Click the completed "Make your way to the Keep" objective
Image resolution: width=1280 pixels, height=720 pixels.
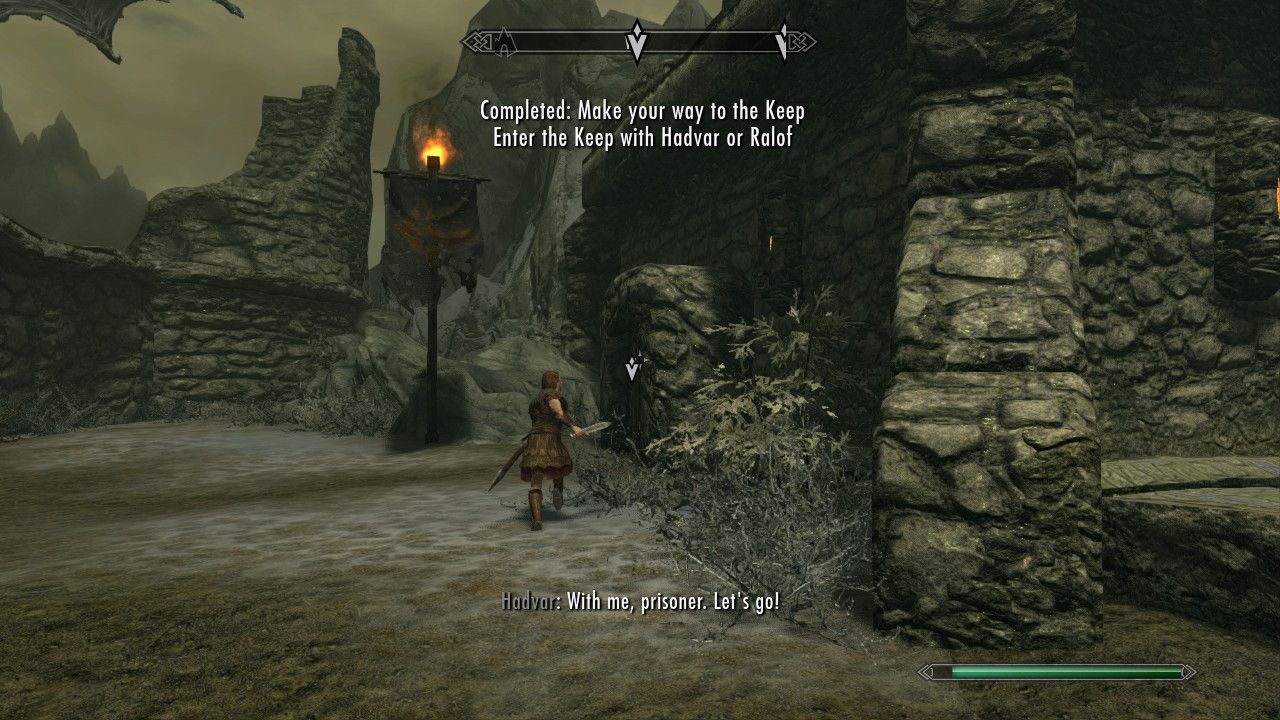coord(642,110)
